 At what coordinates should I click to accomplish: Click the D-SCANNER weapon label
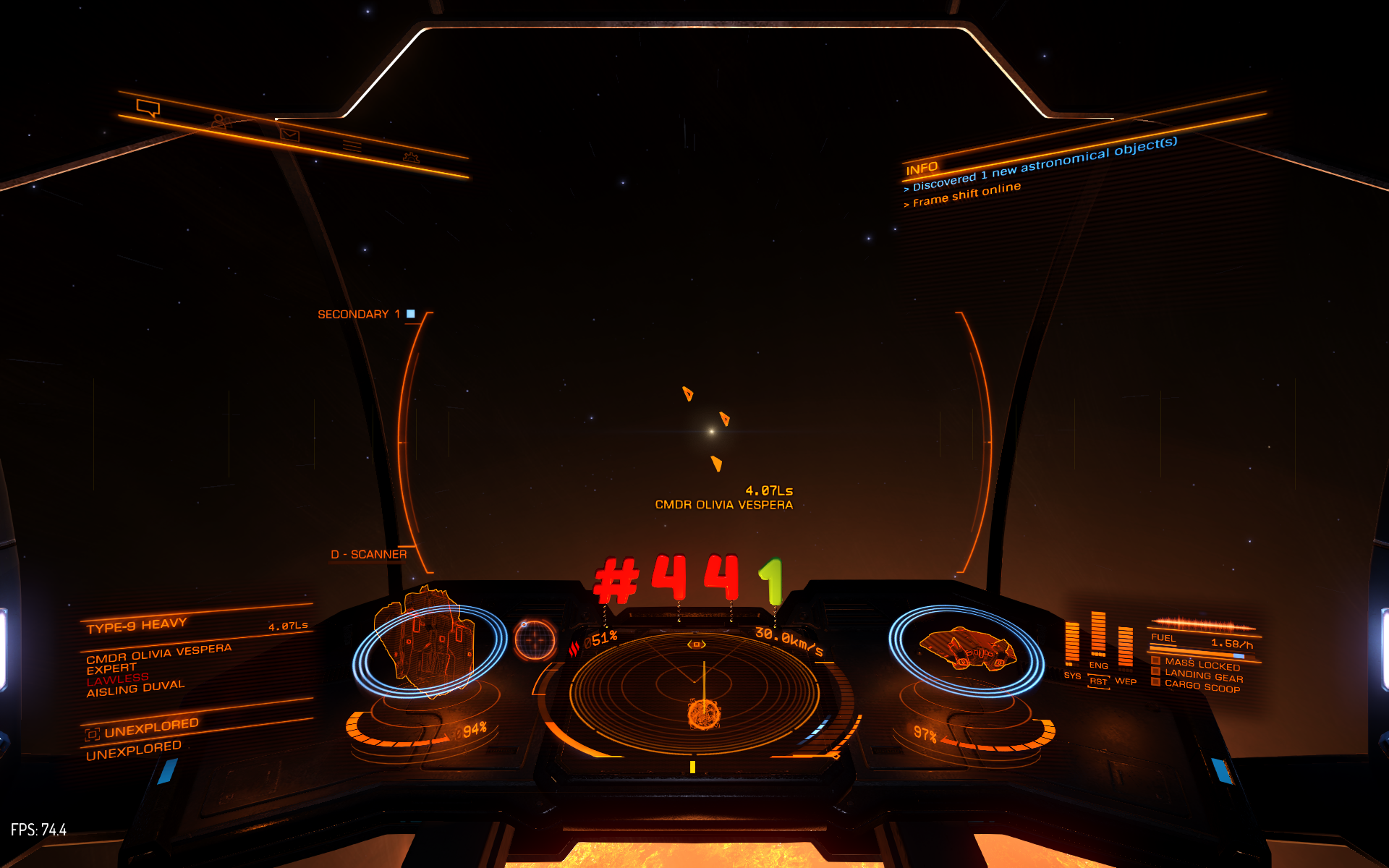coord(369,555)
